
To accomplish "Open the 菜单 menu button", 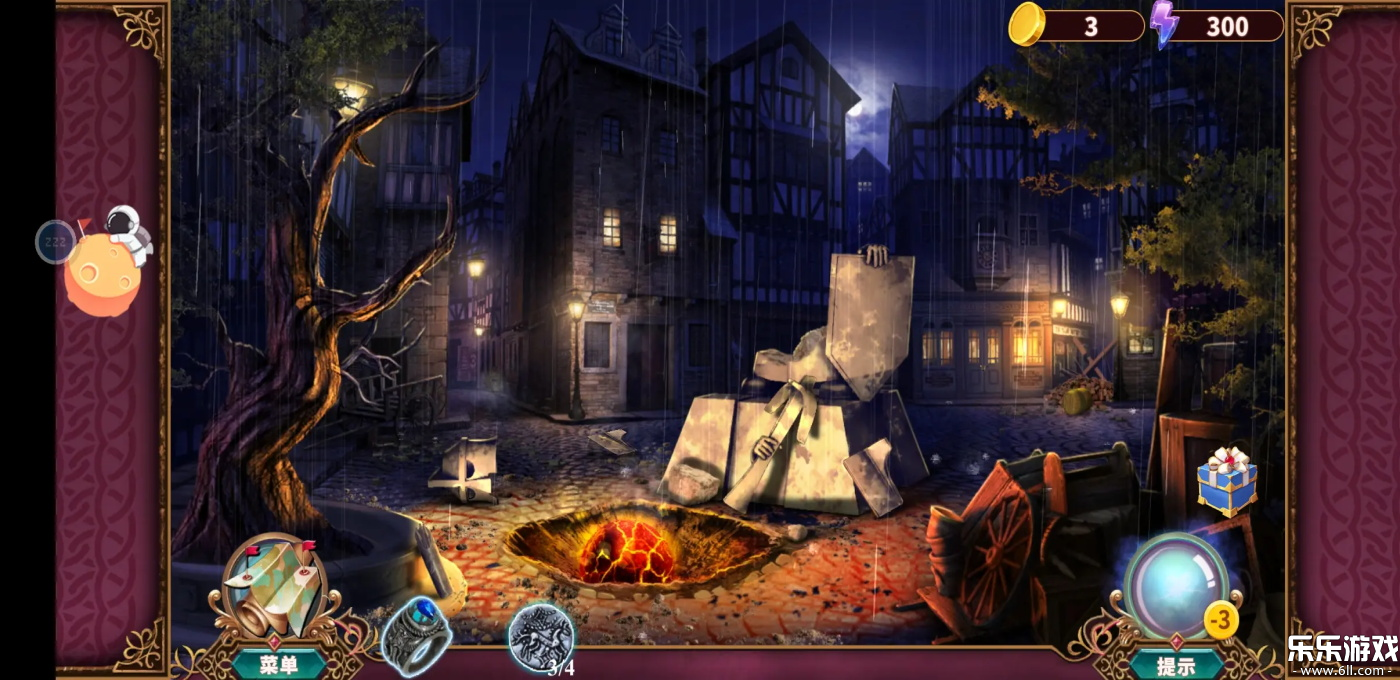I will (x=278, y=664).
